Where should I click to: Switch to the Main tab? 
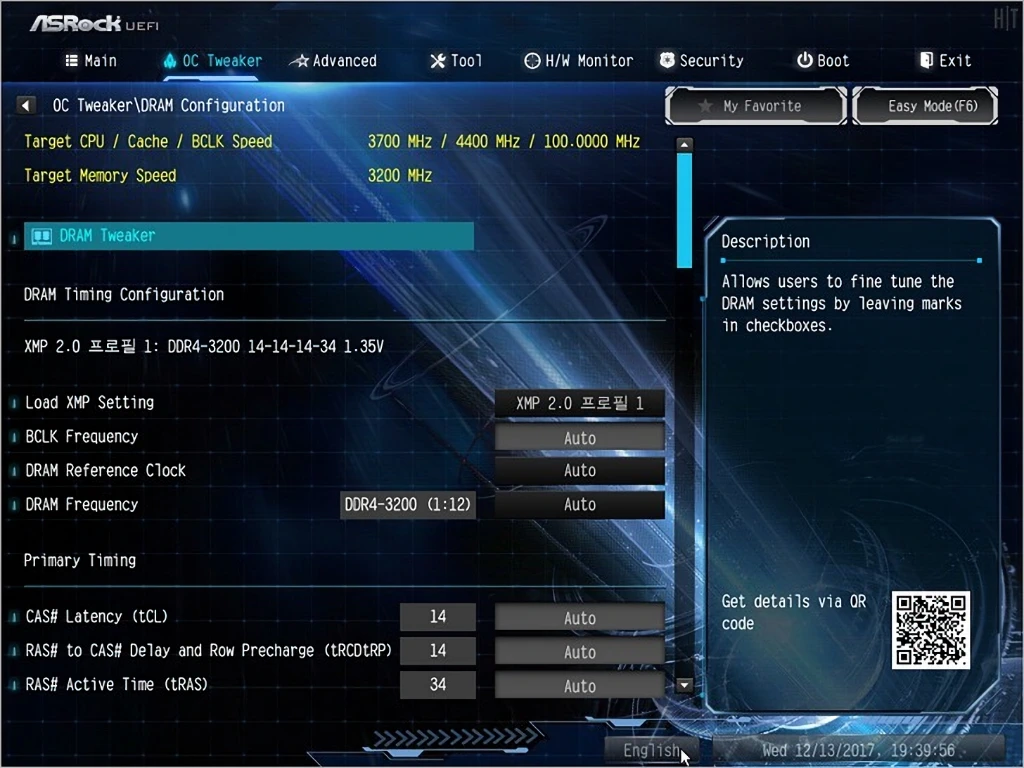pos(91,61)
